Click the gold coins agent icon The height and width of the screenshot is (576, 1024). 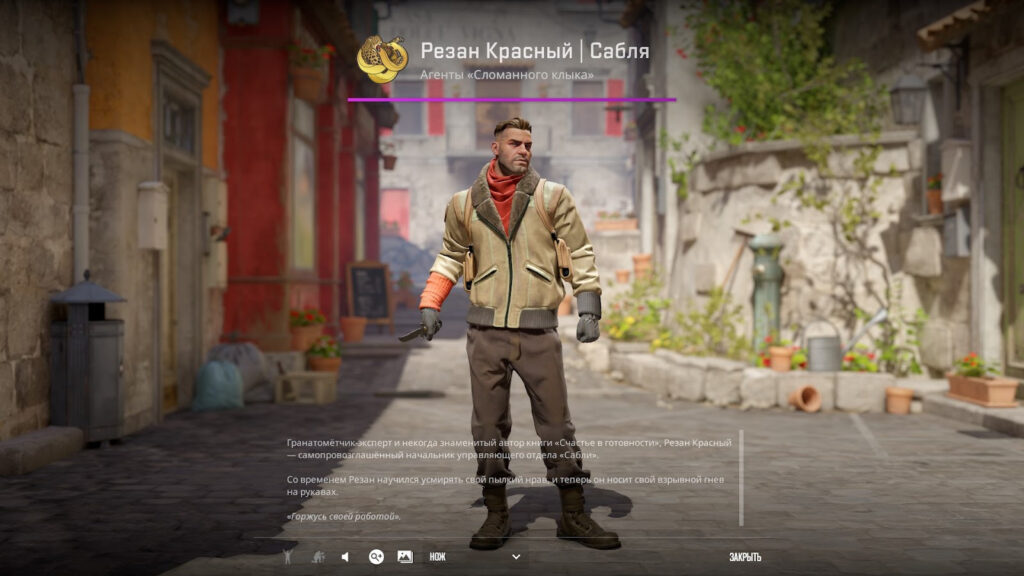click(x=382, y=59)
